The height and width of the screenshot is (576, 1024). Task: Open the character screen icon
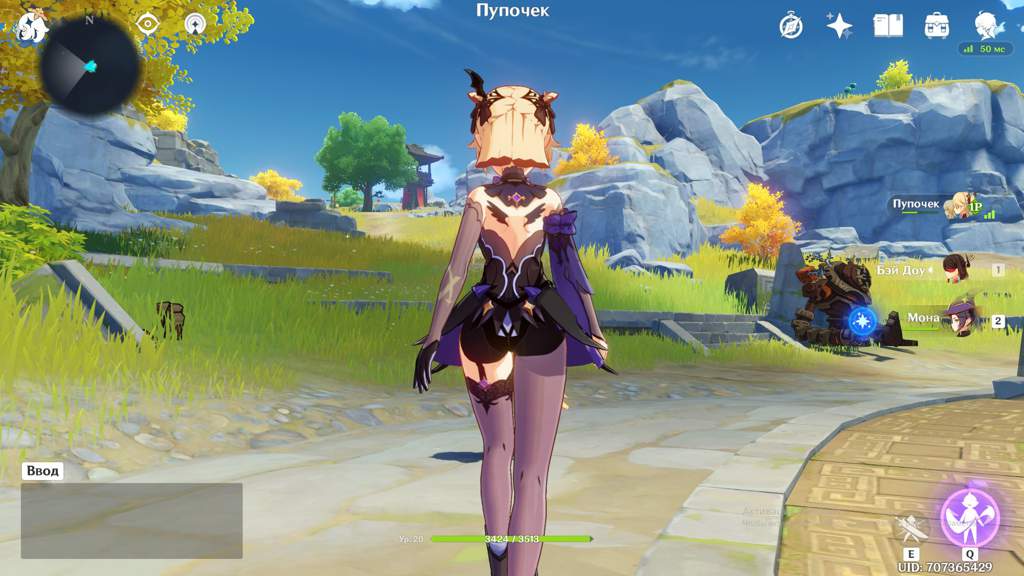[986, 24]
